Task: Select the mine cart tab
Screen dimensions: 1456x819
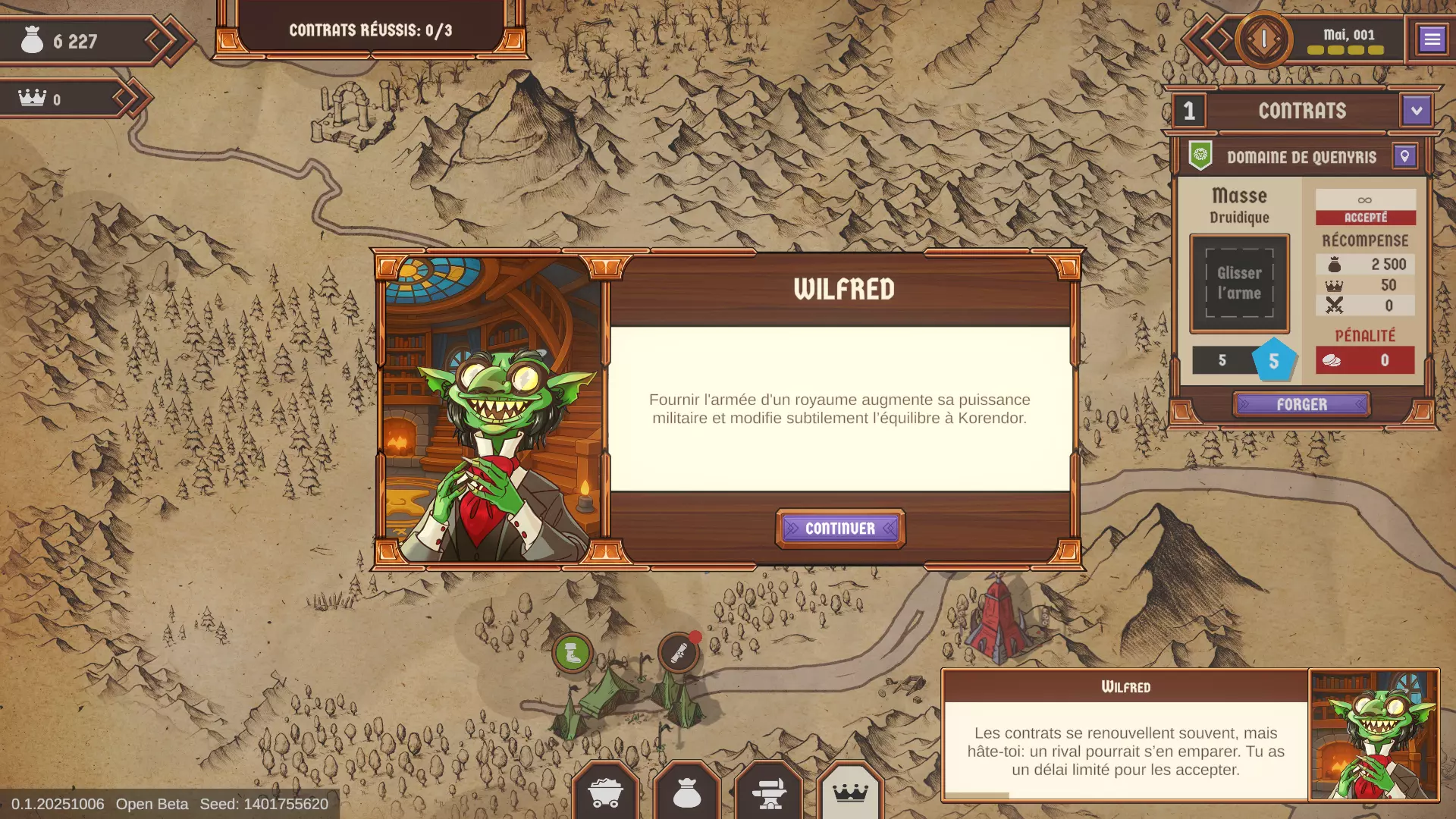Action: point(605,793)
